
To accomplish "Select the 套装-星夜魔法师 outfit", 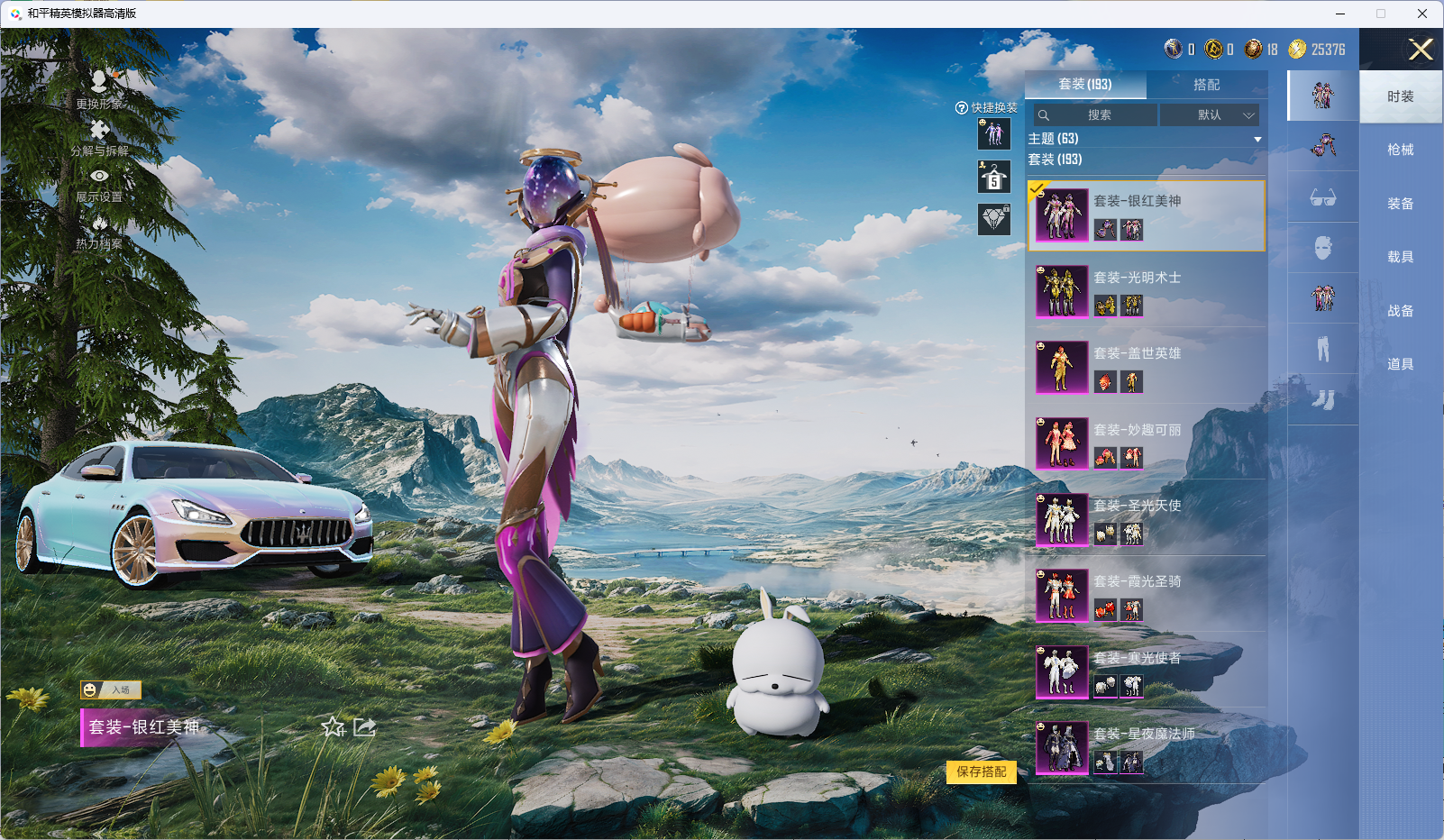I will coord(1146,748).
